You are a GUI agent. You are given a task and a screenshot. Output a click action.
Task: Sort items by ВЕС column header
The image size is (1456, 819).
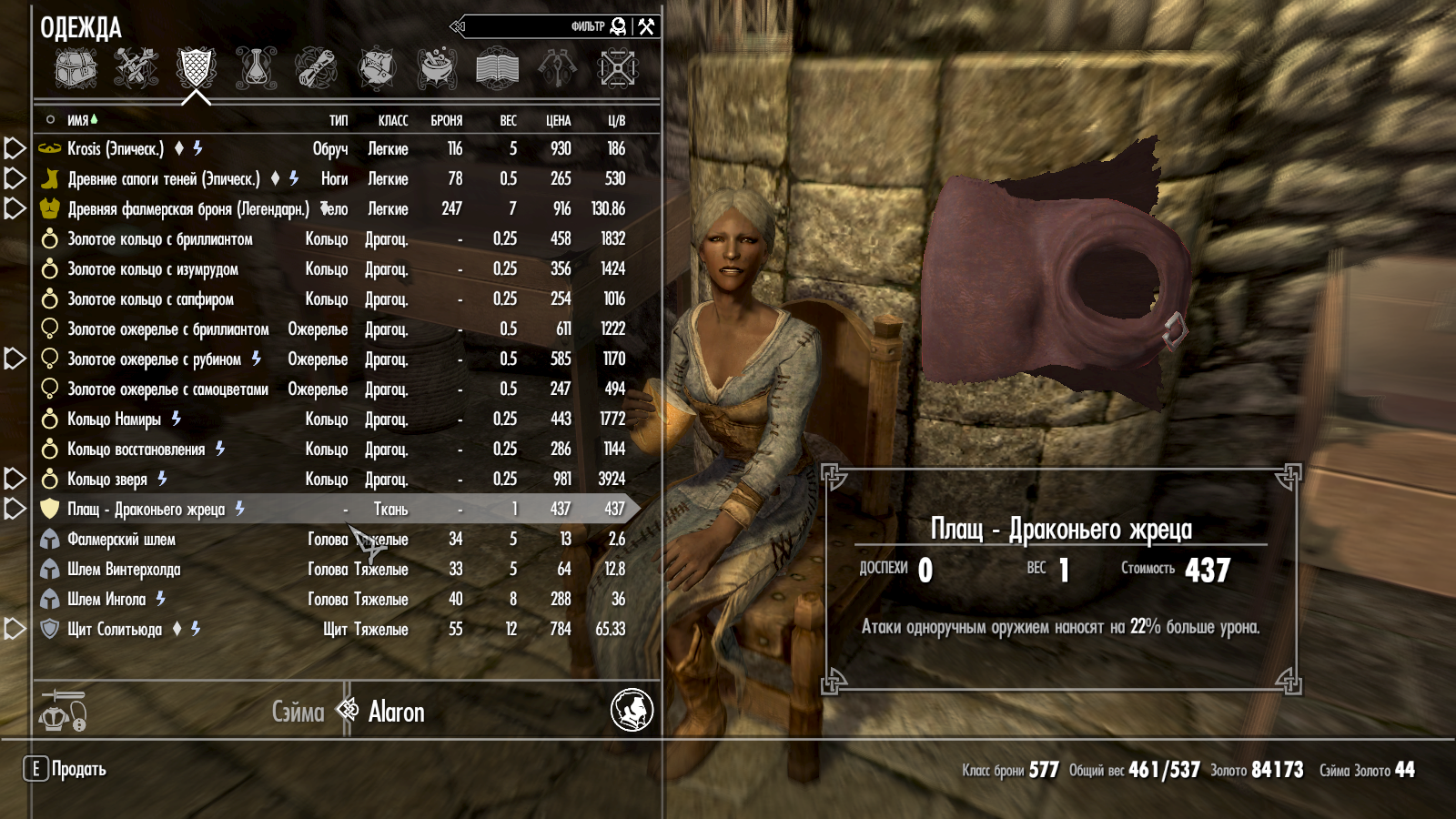click(x=508, y=120)
